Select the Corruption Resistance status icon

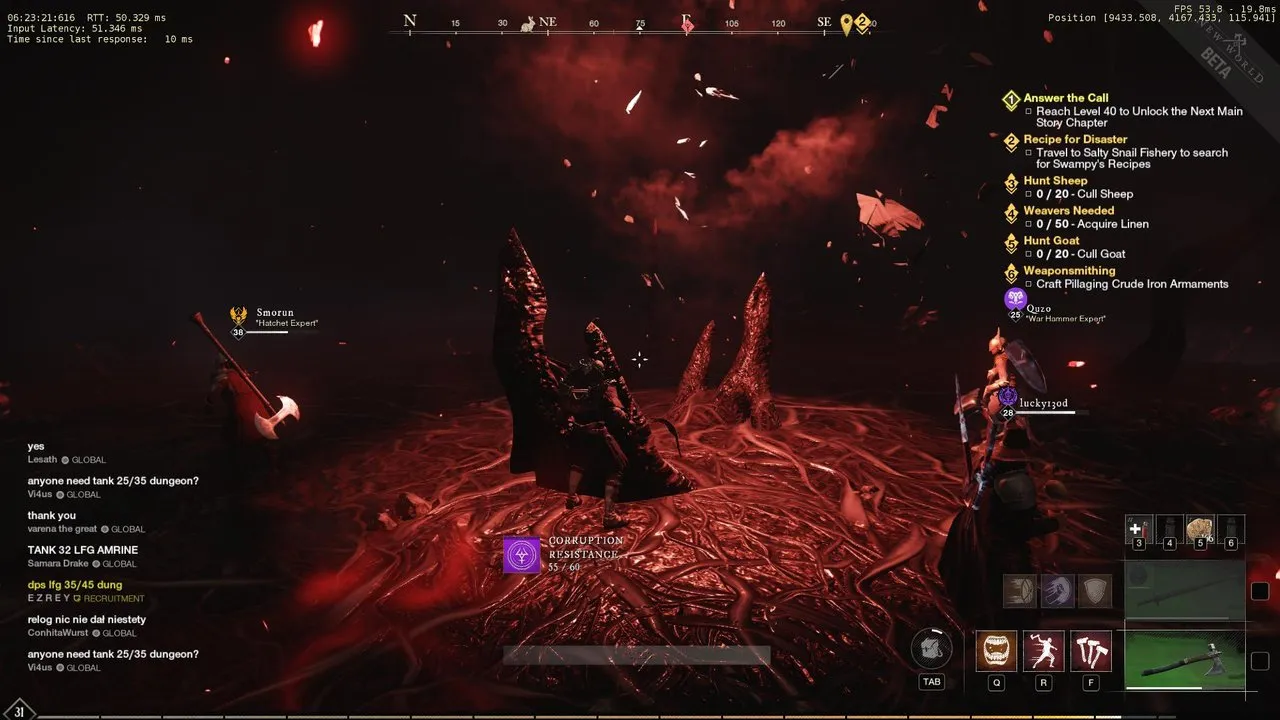521,554
